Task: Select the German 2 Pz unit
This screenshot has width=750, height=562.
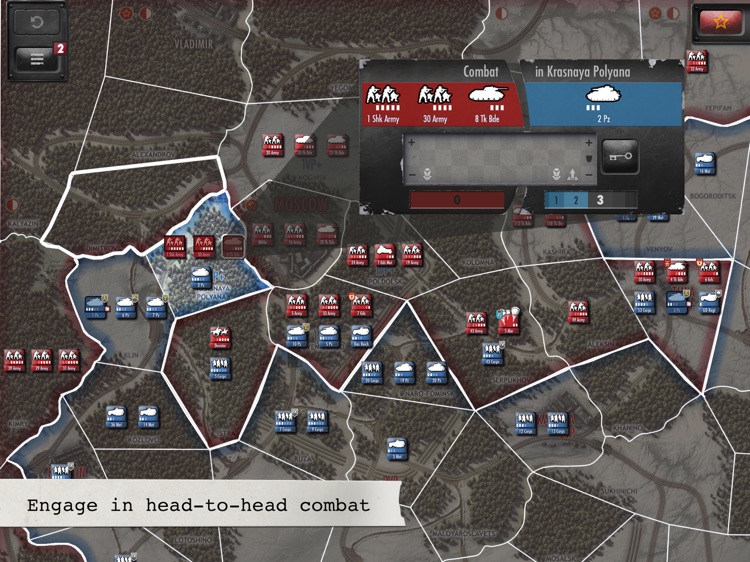Action: [600, 101]
